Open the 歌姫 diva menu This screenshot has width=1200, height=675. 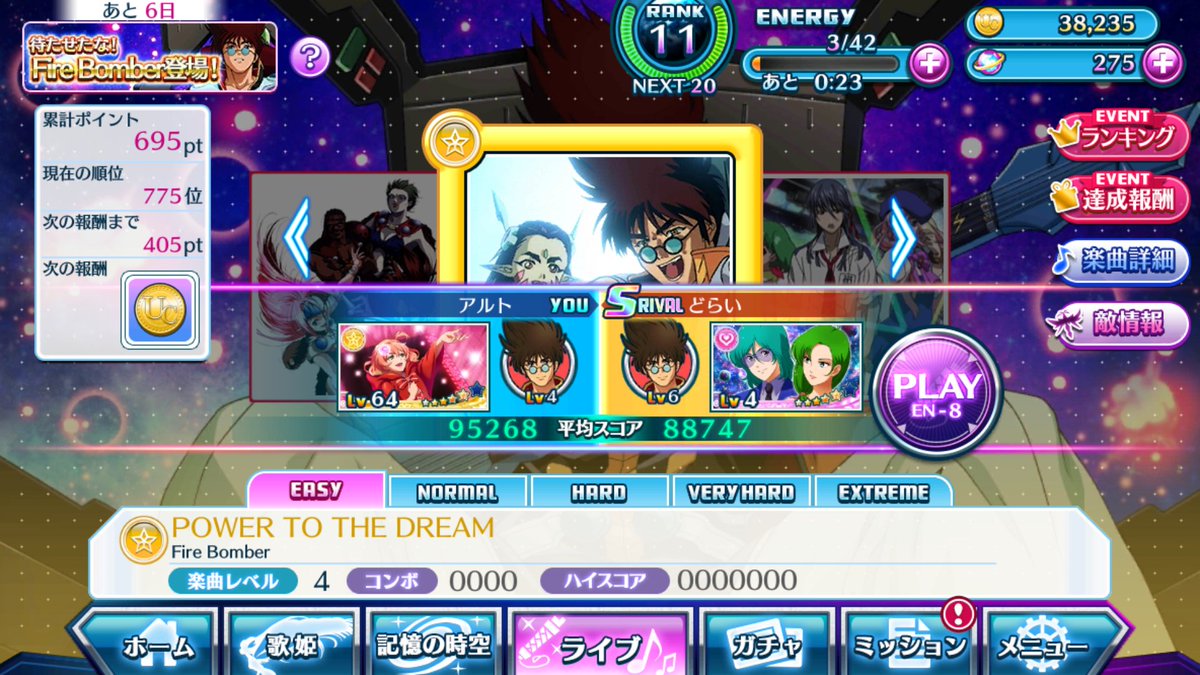(x=291, y=645)
